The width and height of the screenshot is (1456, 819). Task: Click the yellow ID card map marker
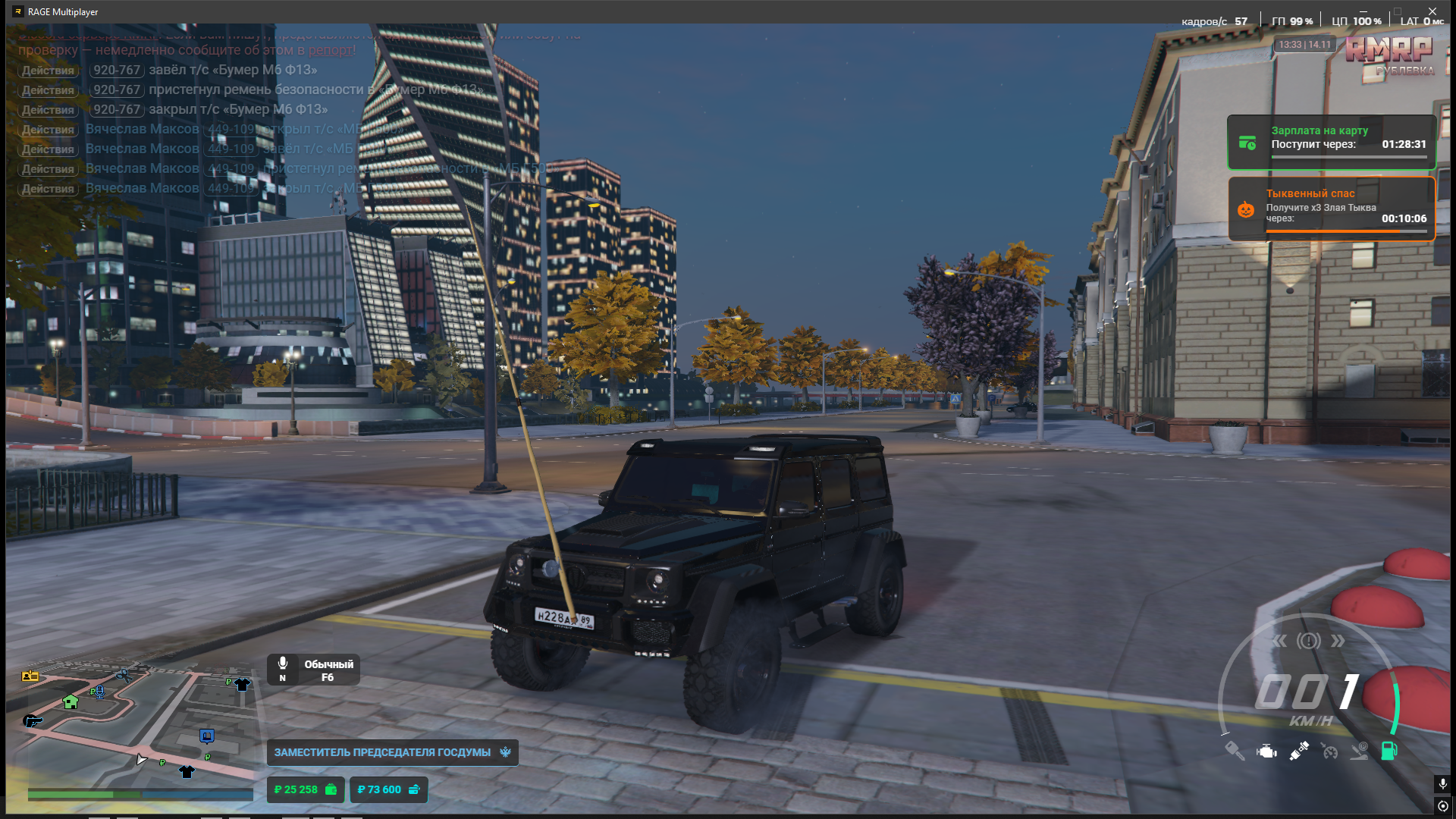coord(30,676)
